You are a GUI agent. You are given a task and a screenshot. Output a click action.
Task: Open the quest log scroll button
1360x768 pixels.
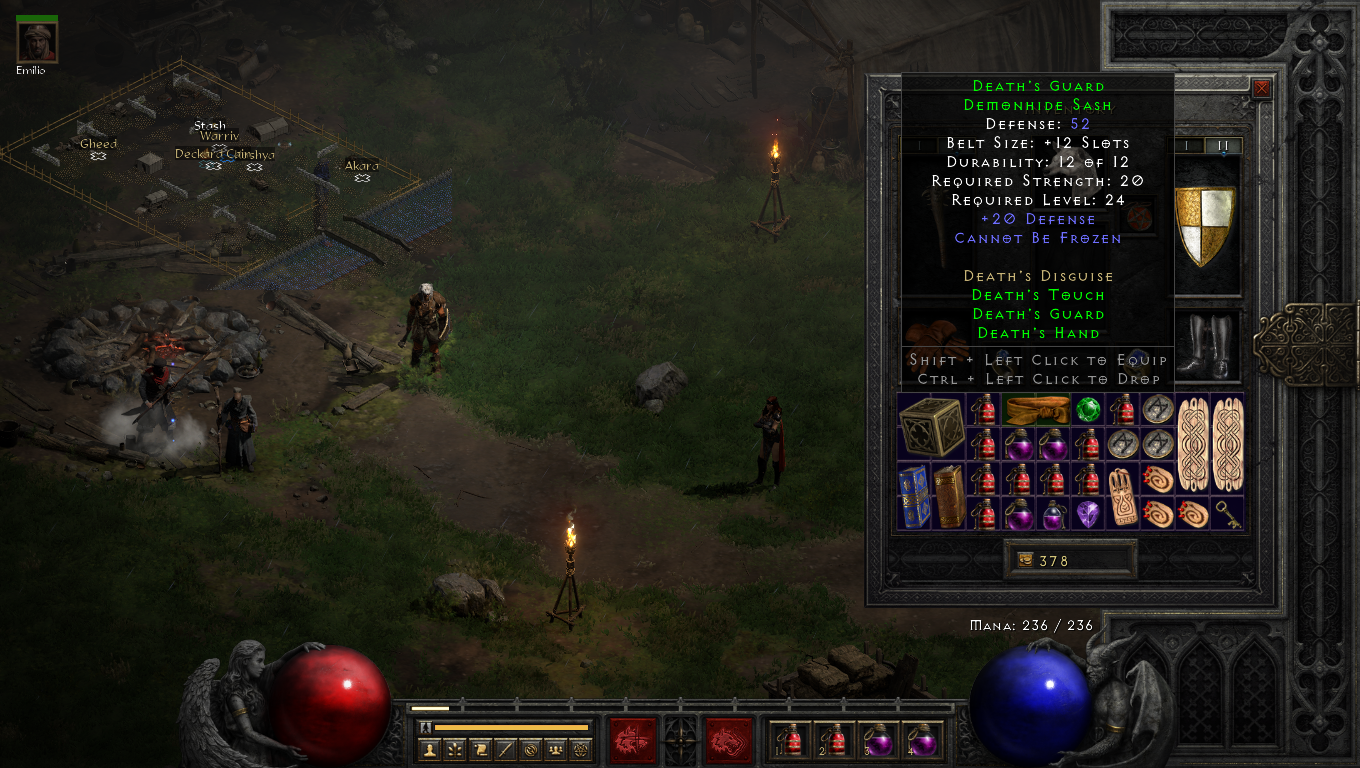(x=481, y=749)
